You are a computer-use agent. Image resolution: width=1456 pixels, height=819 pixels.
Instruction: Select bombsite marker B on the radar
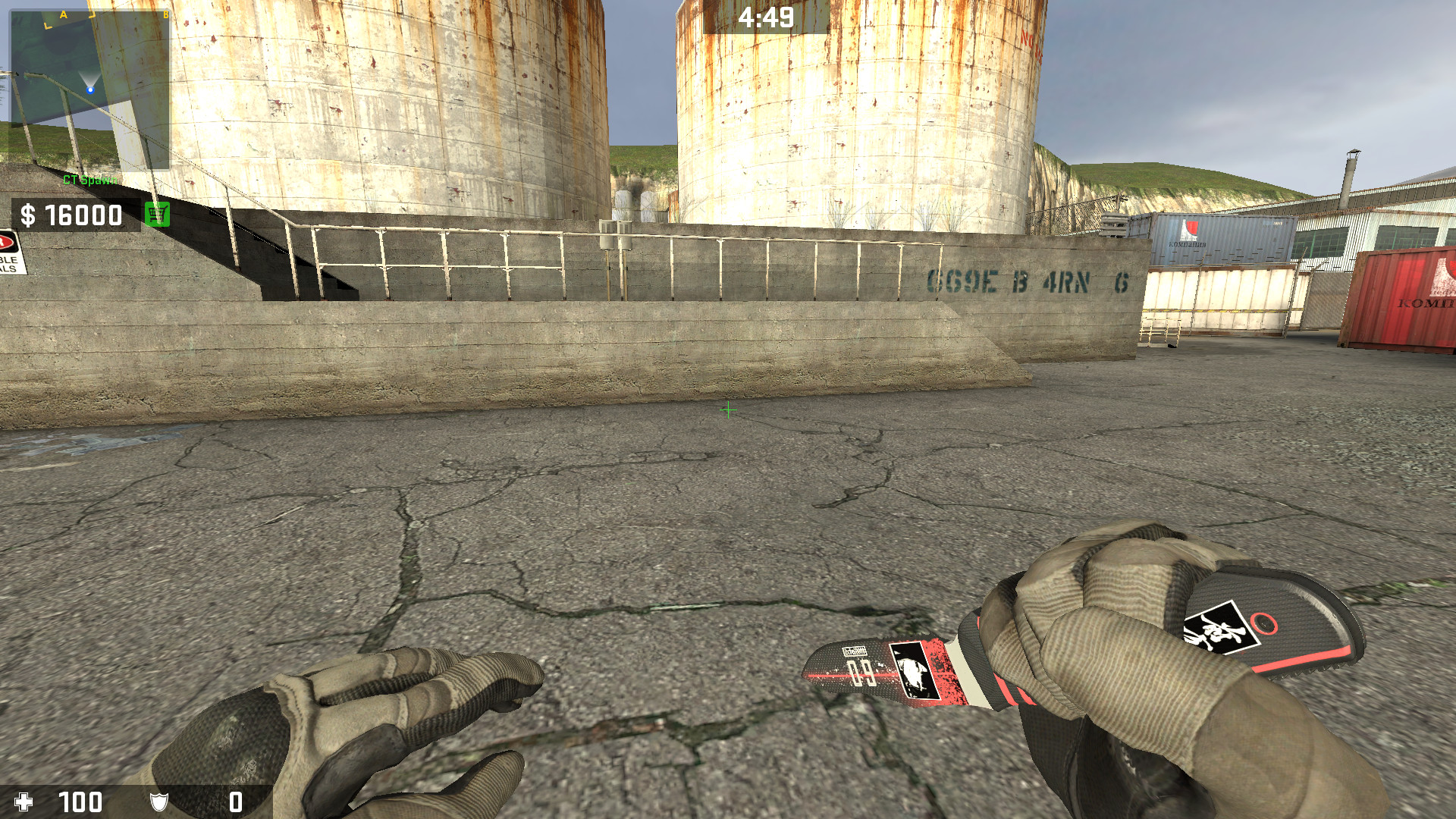tap(165, 14)
